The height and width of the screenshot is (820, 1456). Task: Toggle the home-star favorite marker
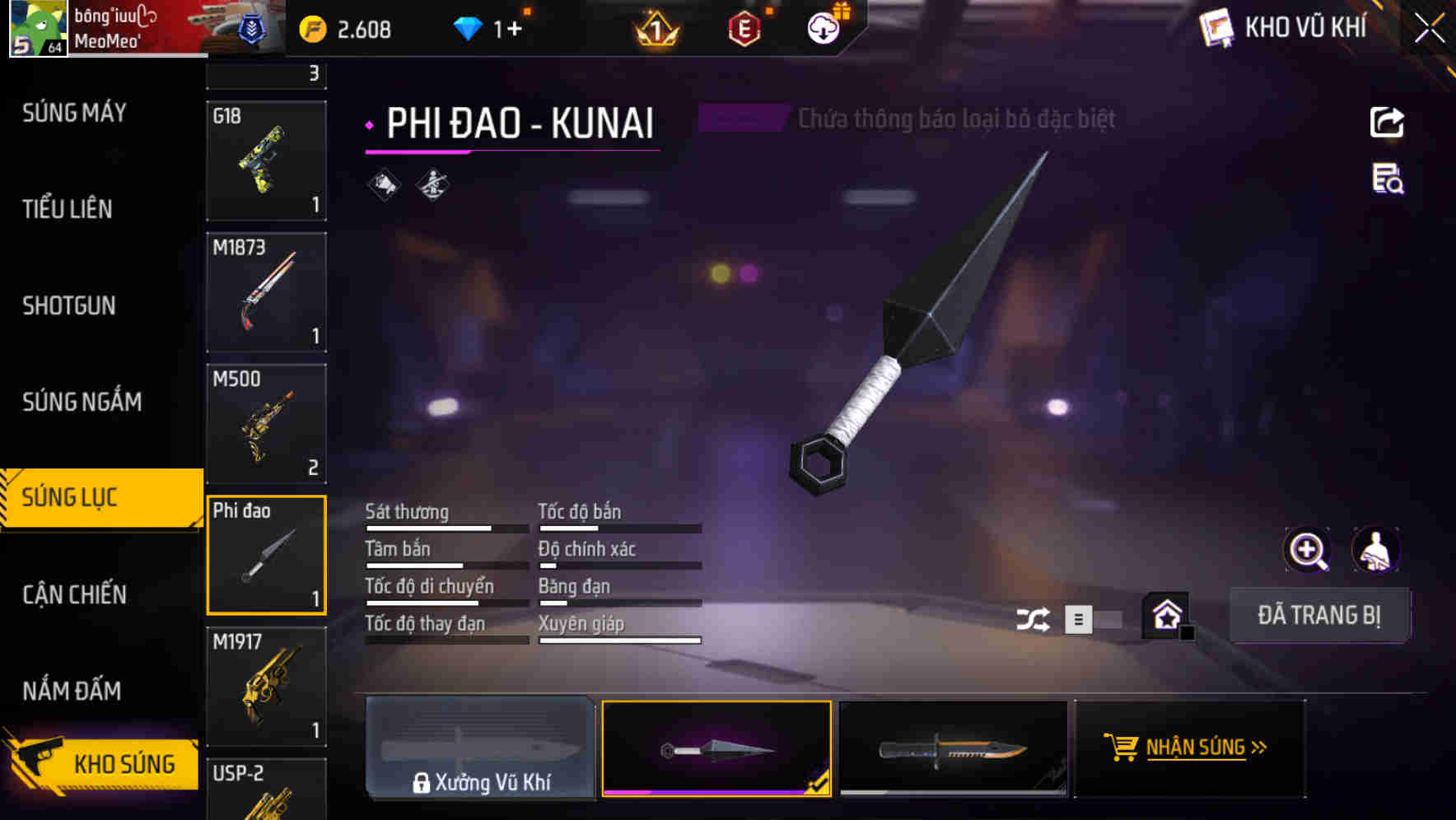[1167, 613]
